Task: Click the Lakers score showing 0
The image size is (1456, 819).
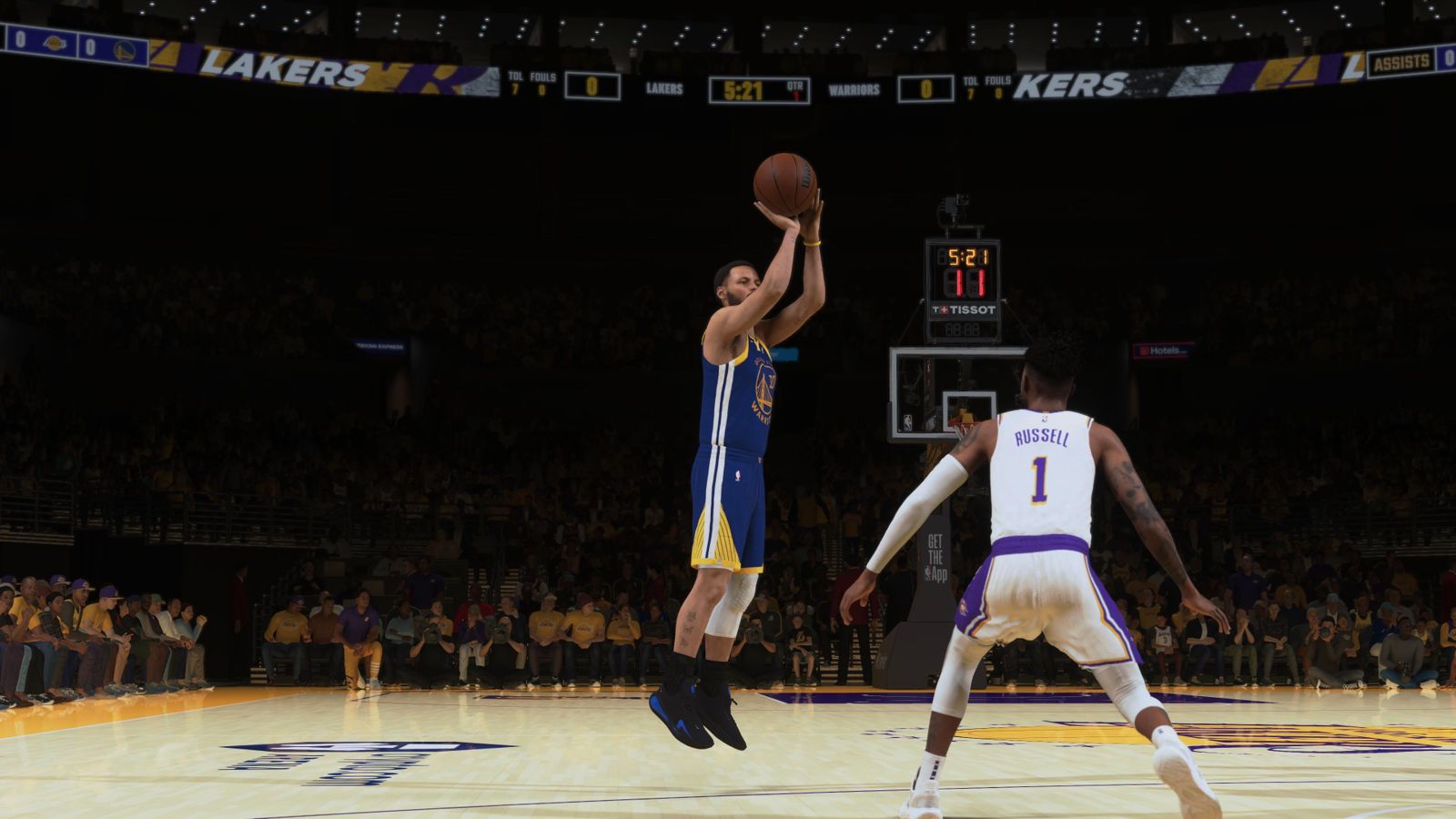Action: 592,87
